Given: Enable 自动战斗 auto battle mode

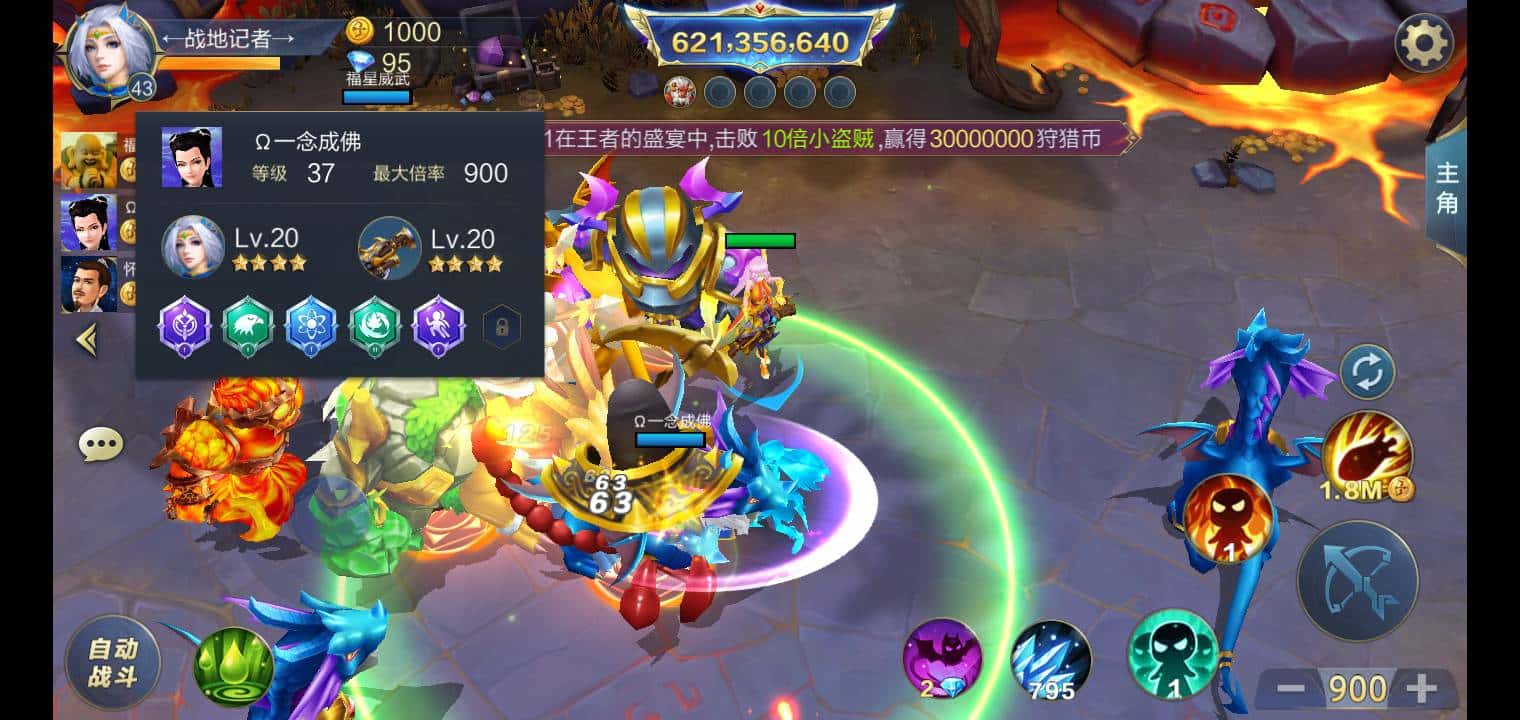Looking at the screenshot, I should pyautogui.click(x=112, y=662).
